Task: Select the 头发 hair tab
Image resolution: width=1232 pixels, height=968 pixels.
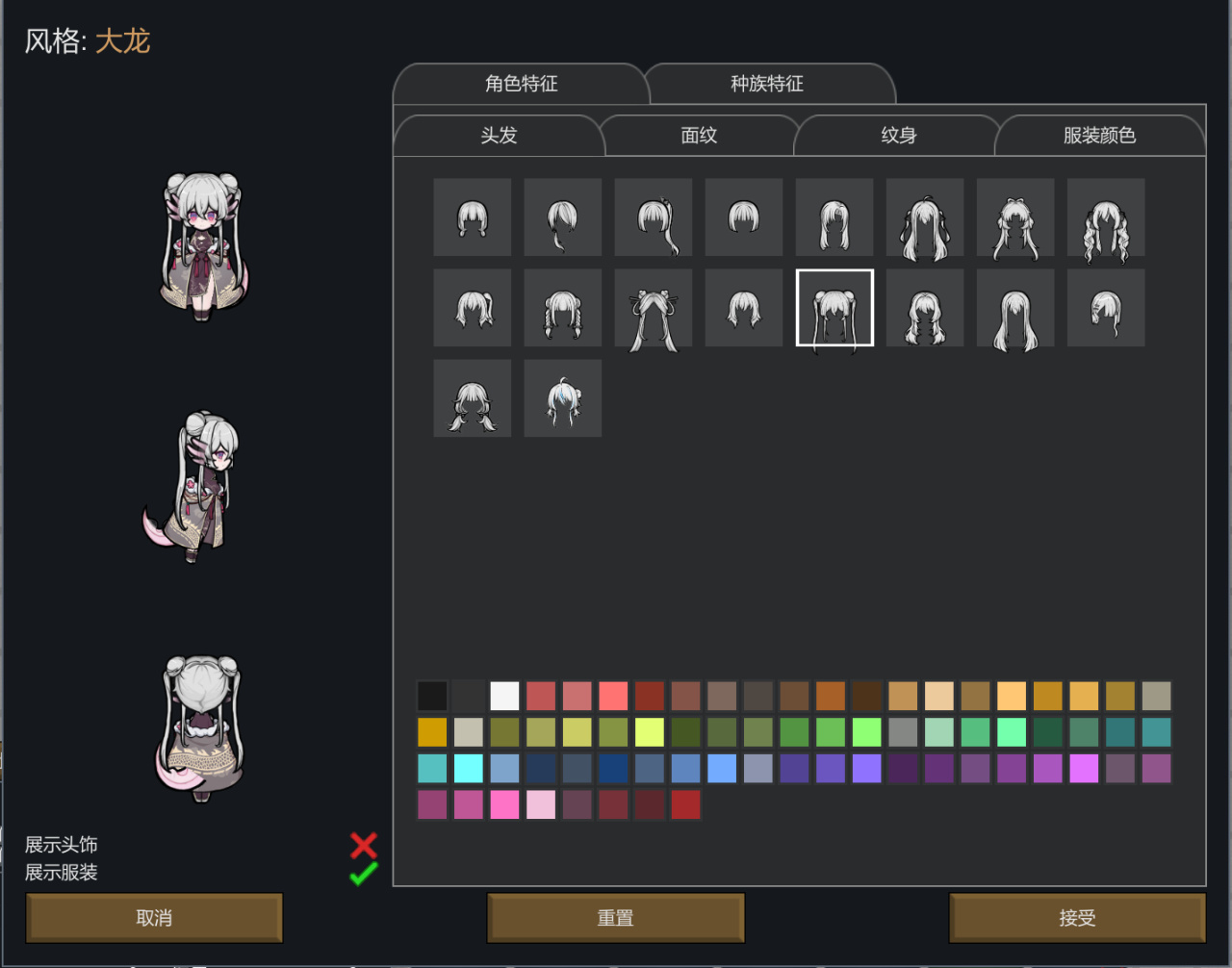Action: point(499,136)
